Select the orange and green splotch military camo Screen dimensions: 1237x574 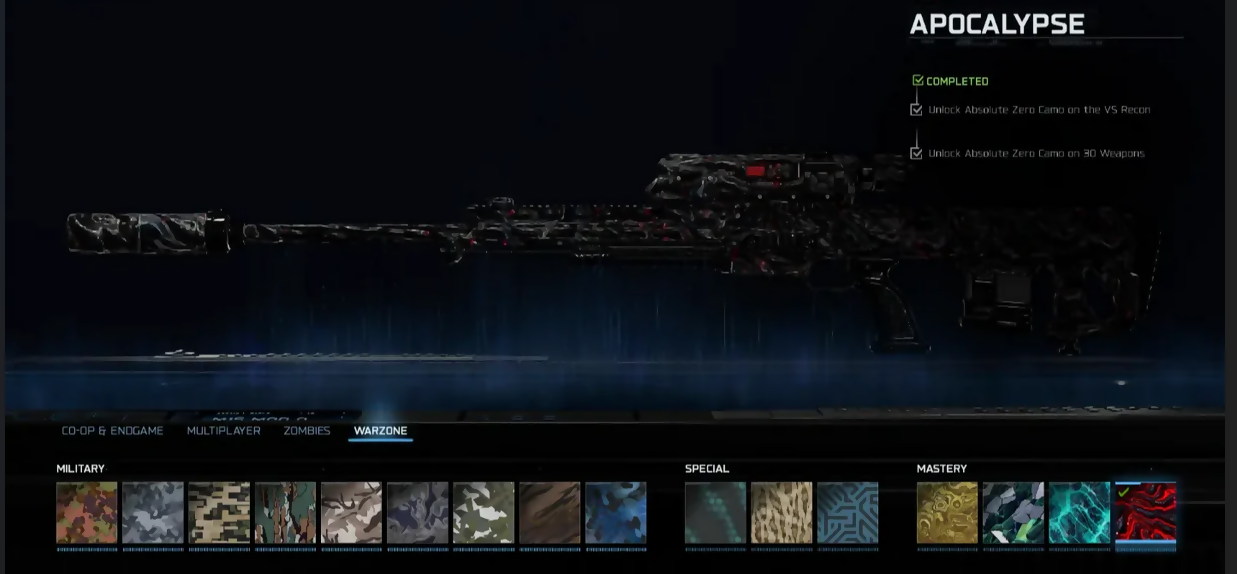87,513
